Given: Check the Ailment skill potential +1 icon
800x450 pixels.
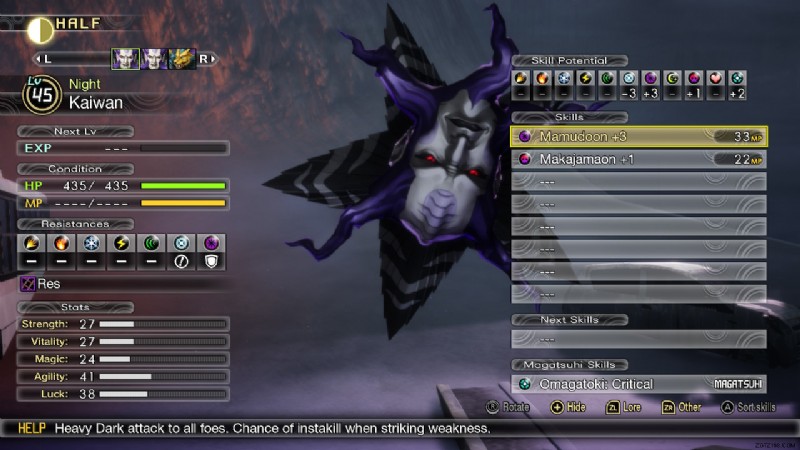Looking at the screenshot, I should [694, 78].
